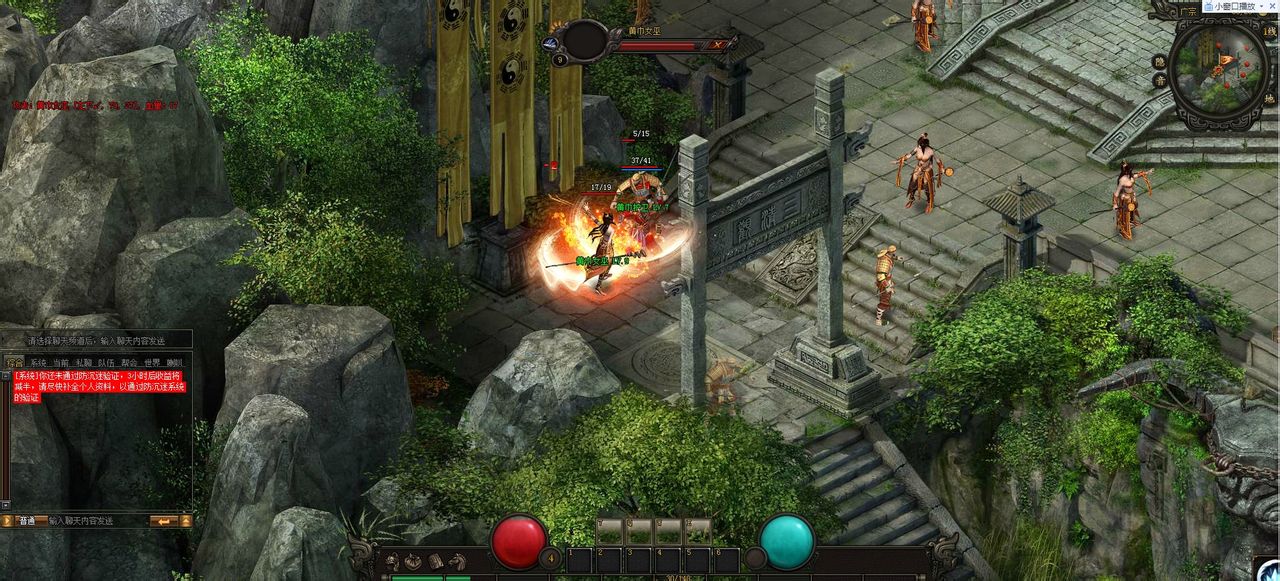Select the 综合 chat tab
1280x581 pixels.
(14, 363)
